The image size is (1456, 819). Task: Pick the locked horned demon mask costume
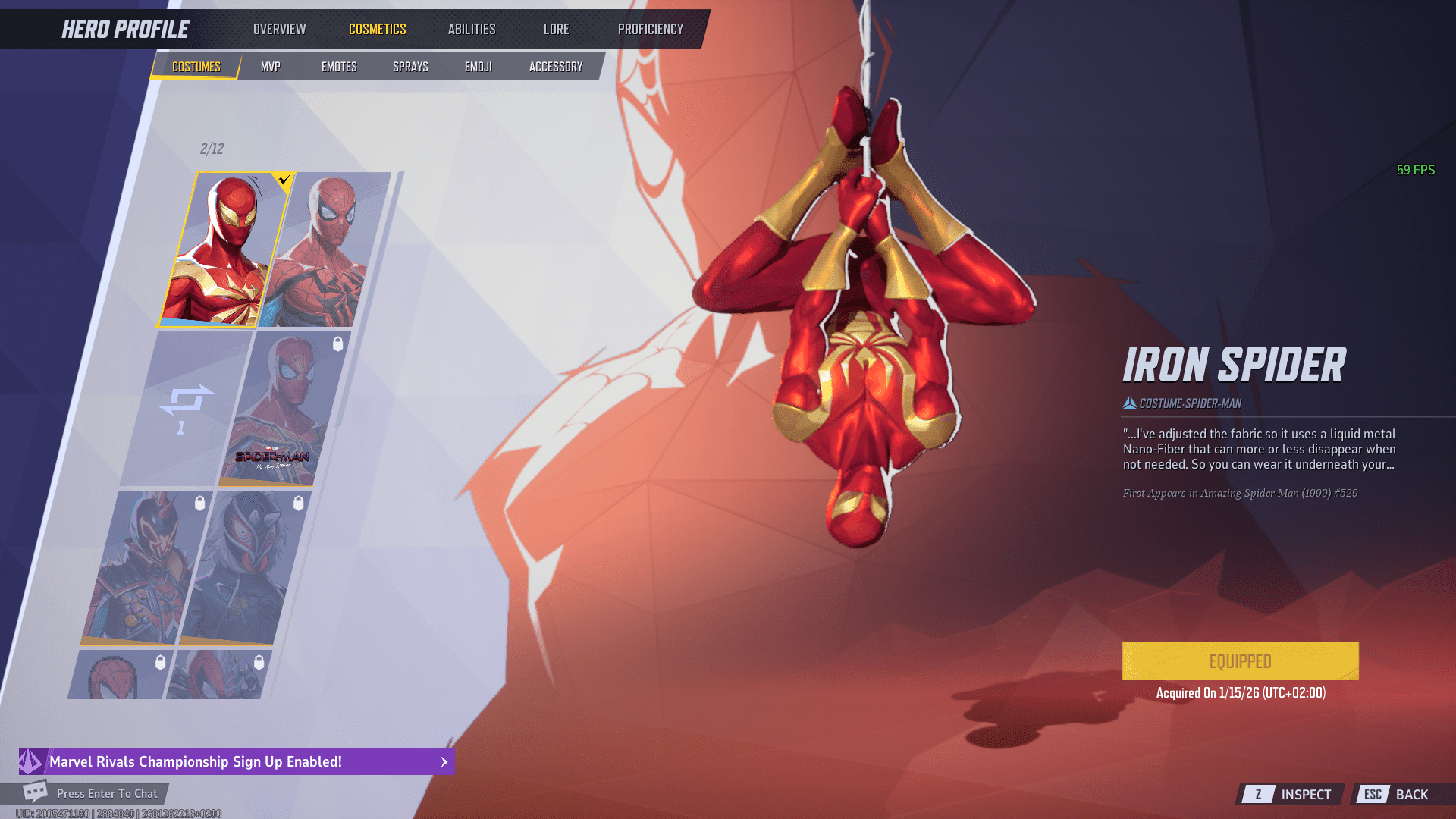(x=144, y=567)
